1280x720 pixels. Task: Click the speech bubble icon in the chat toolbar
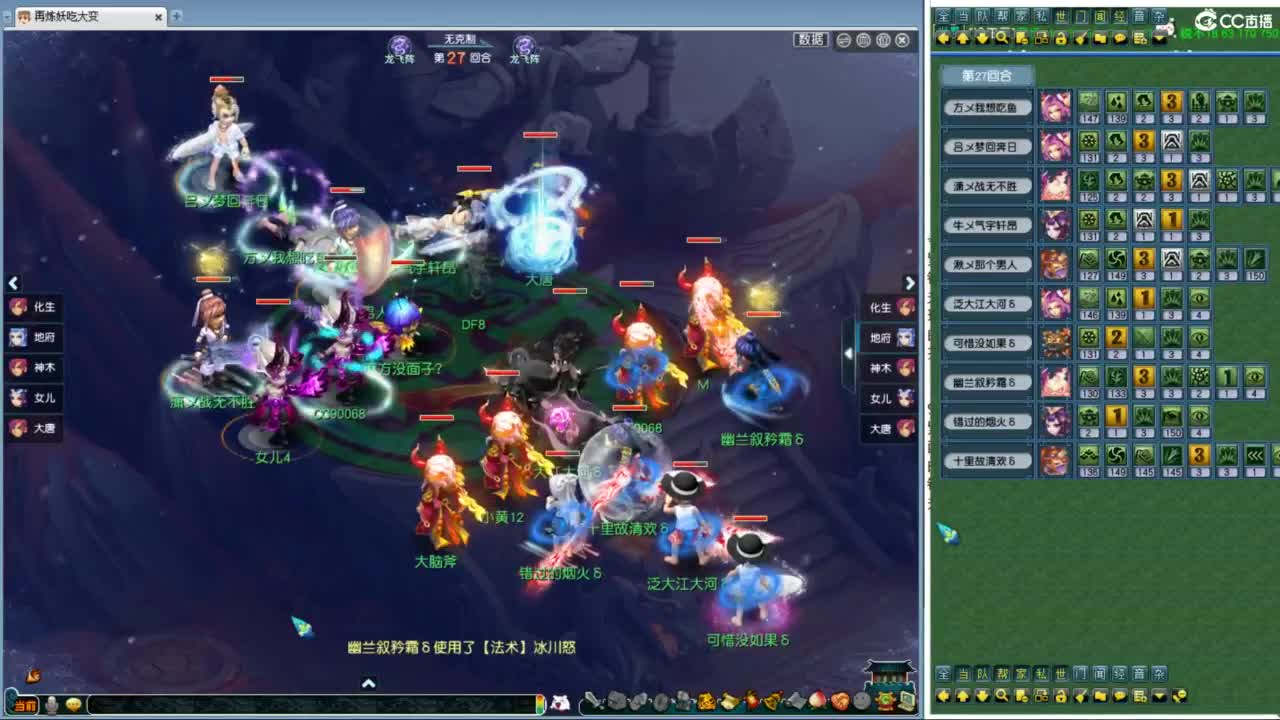click(1118, 37)
